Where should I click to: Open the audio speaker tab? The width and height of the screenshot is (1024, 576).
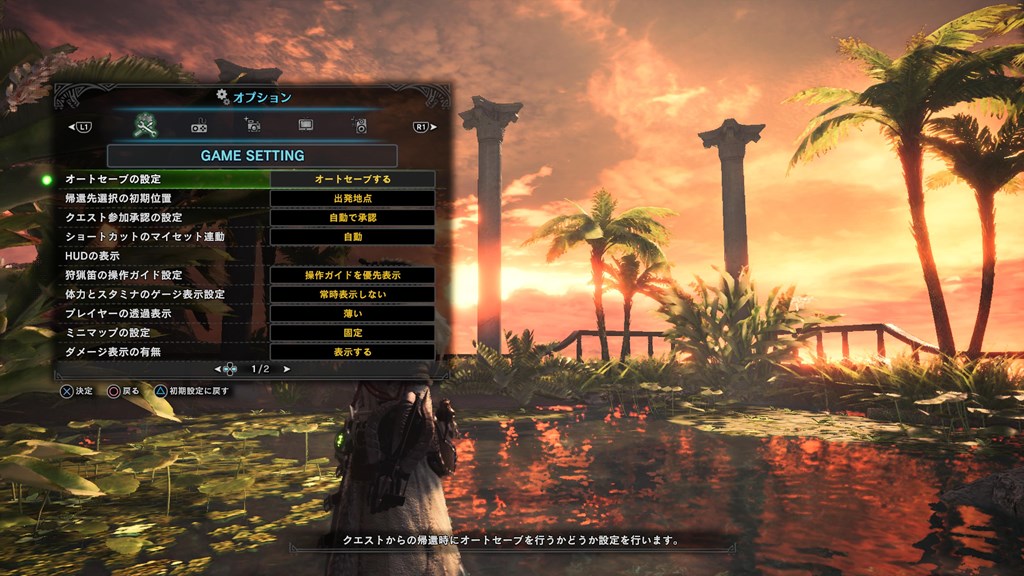(x=359, y=126)
